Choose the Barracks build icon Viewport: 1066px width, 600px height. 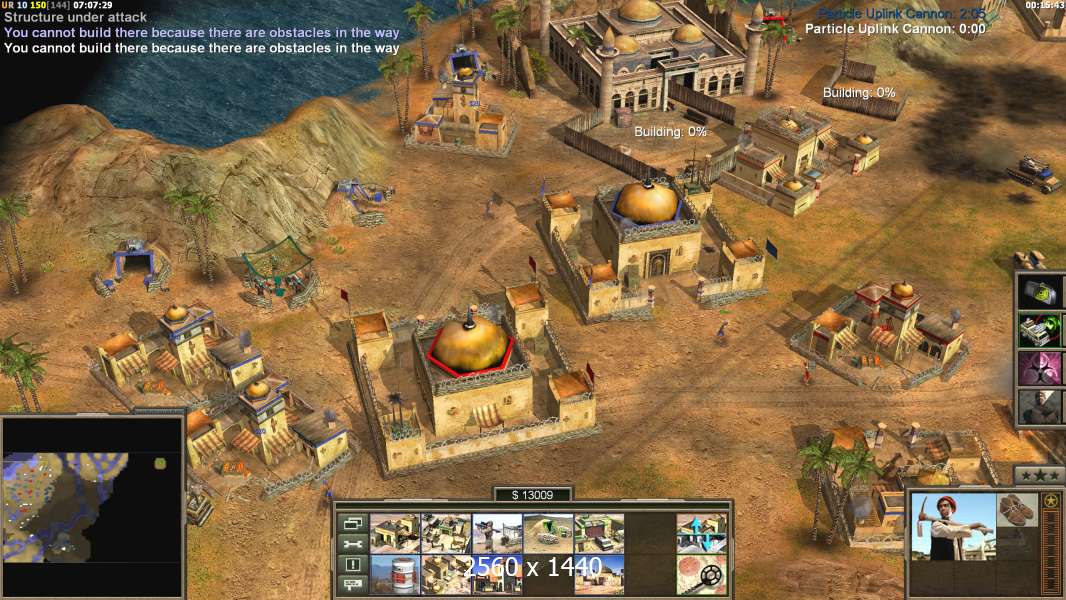pos(446,533)
